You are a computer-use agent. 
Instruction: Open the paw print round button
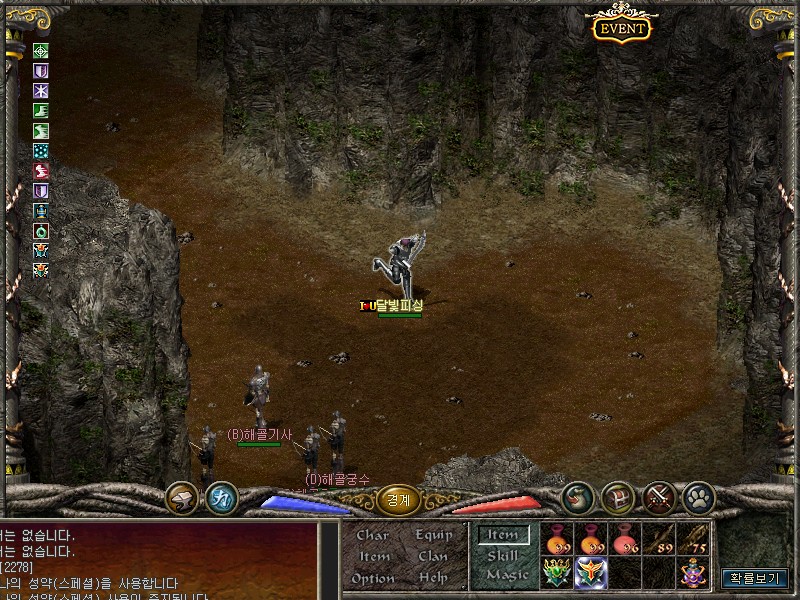tap(697, 496)
